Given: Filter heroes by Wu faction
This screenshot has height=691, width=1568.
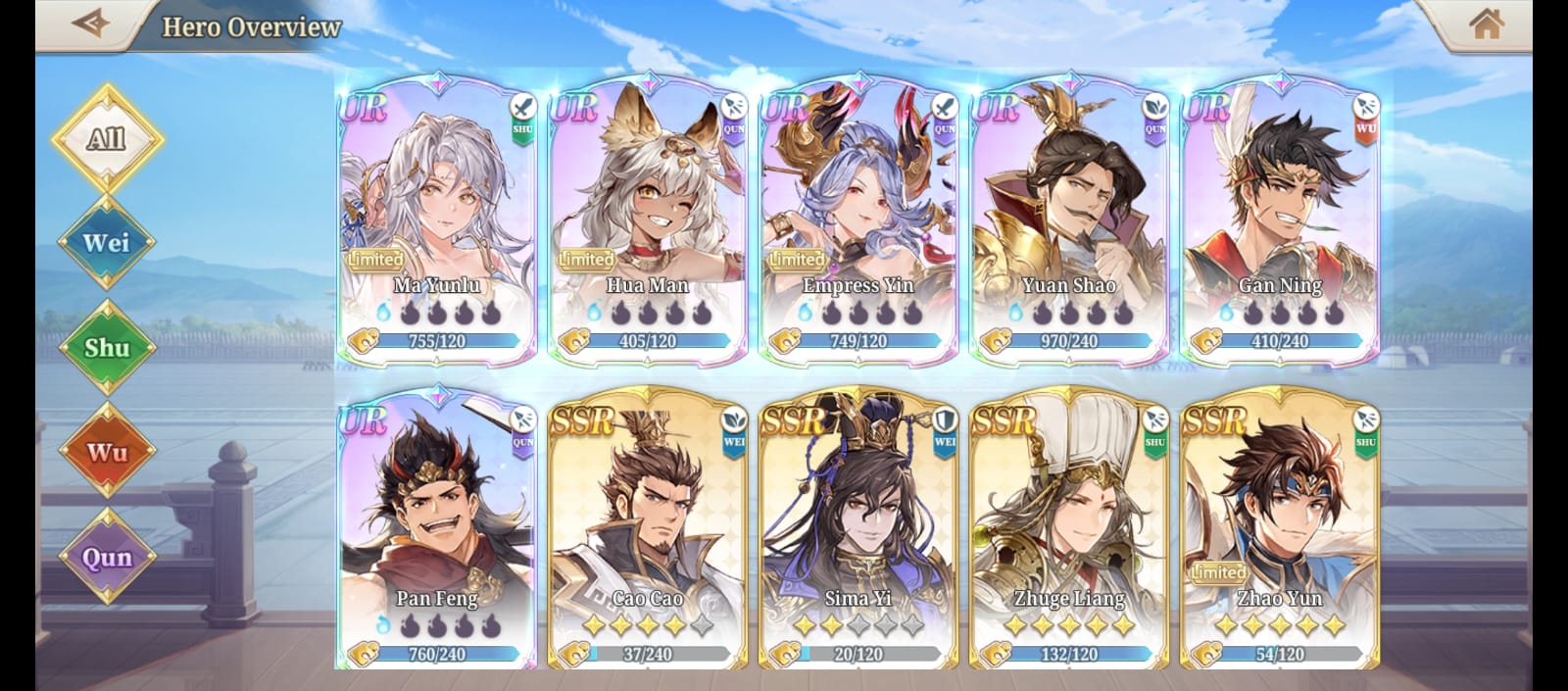Looking at the screenshot, I should point(107,452).
